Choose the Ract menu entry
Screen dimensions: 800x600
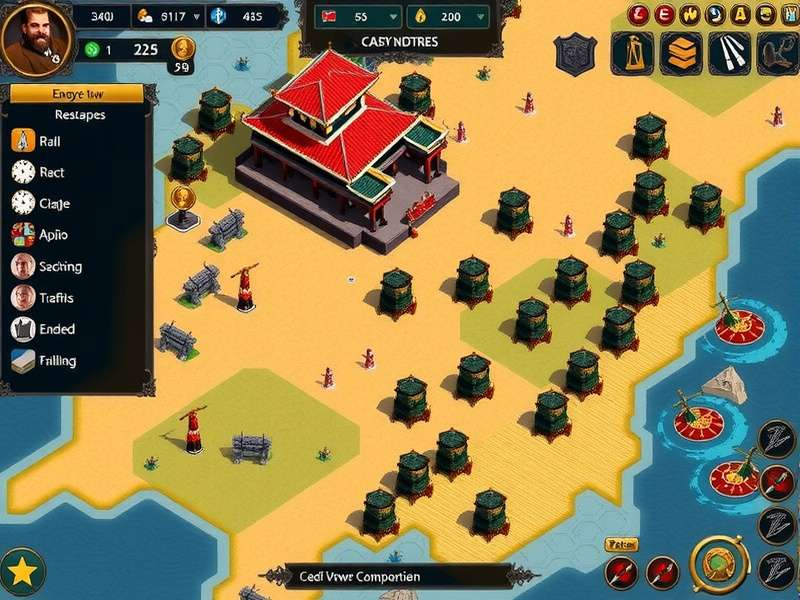50,173
